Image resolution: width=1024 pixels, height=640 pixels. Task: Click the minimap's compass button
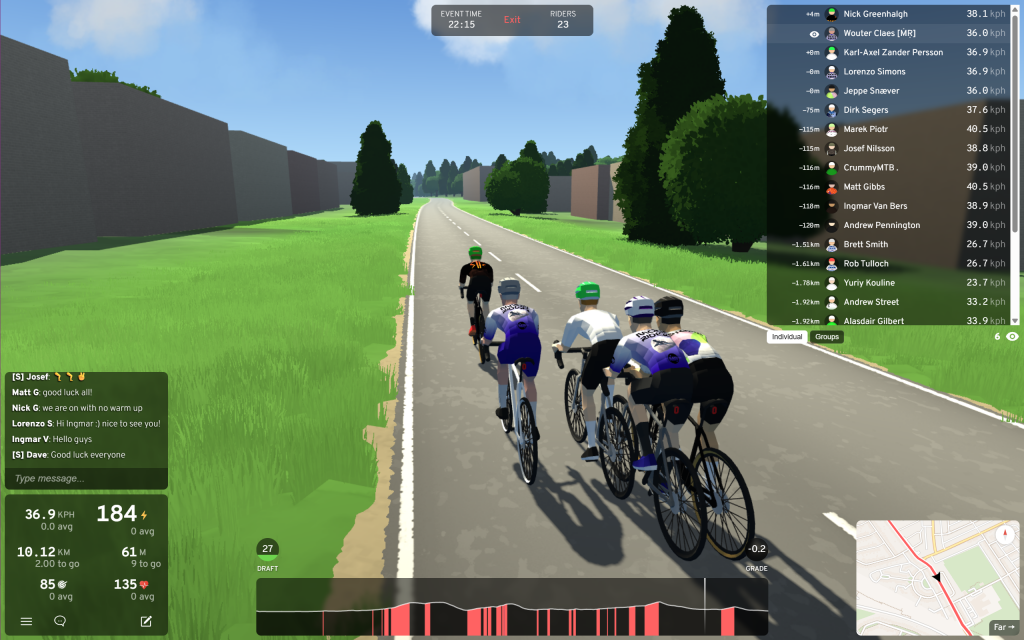[1005, 534]
